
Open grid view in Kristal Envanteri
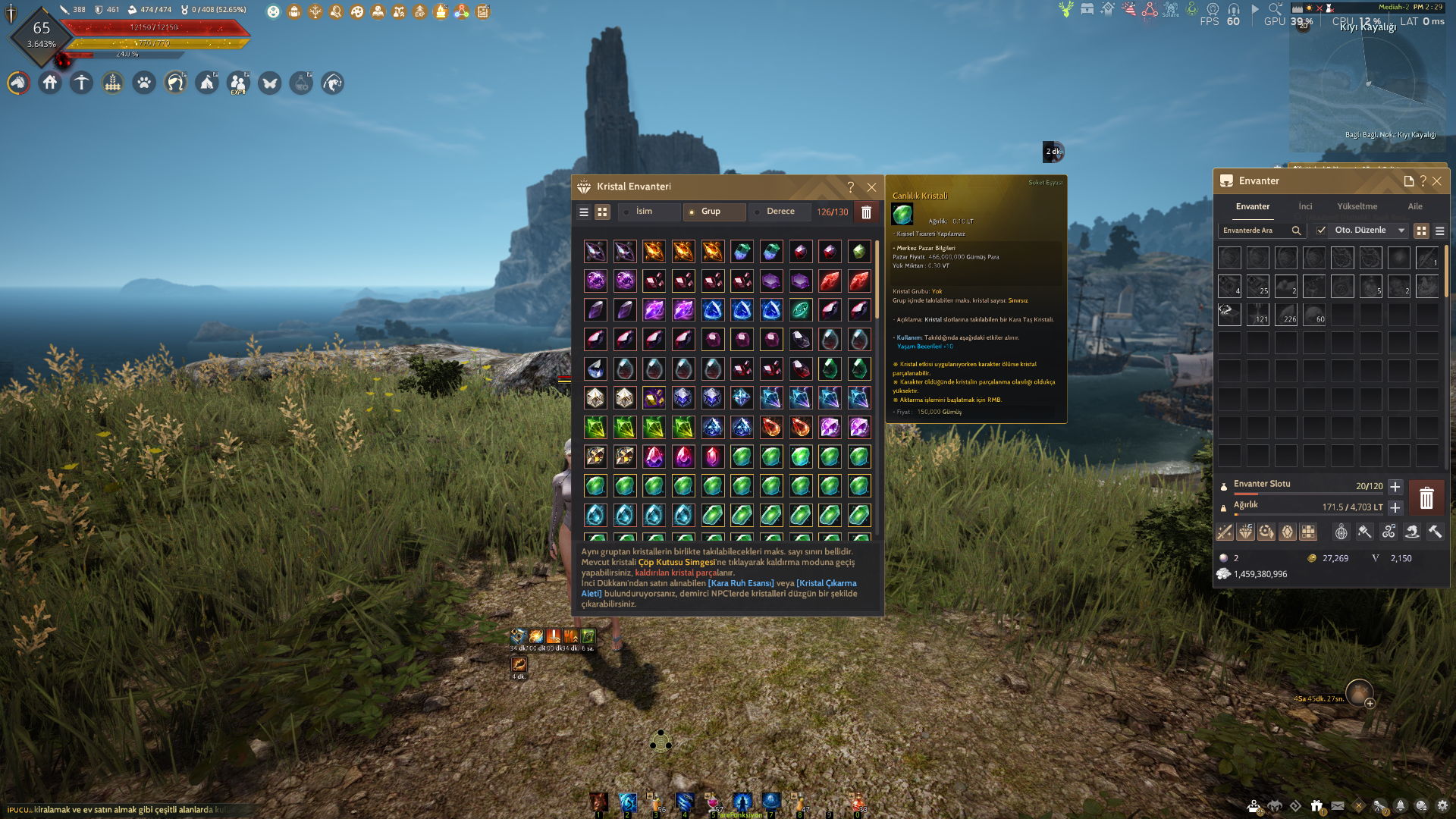tap(601, 212)
